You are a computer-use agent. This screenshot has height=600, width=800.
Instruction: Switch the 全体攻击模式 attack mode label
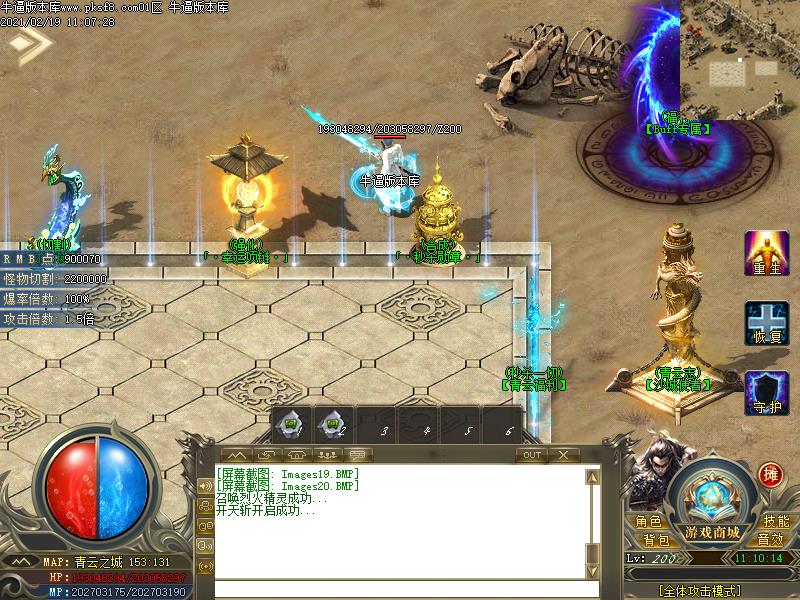[712, 590]
